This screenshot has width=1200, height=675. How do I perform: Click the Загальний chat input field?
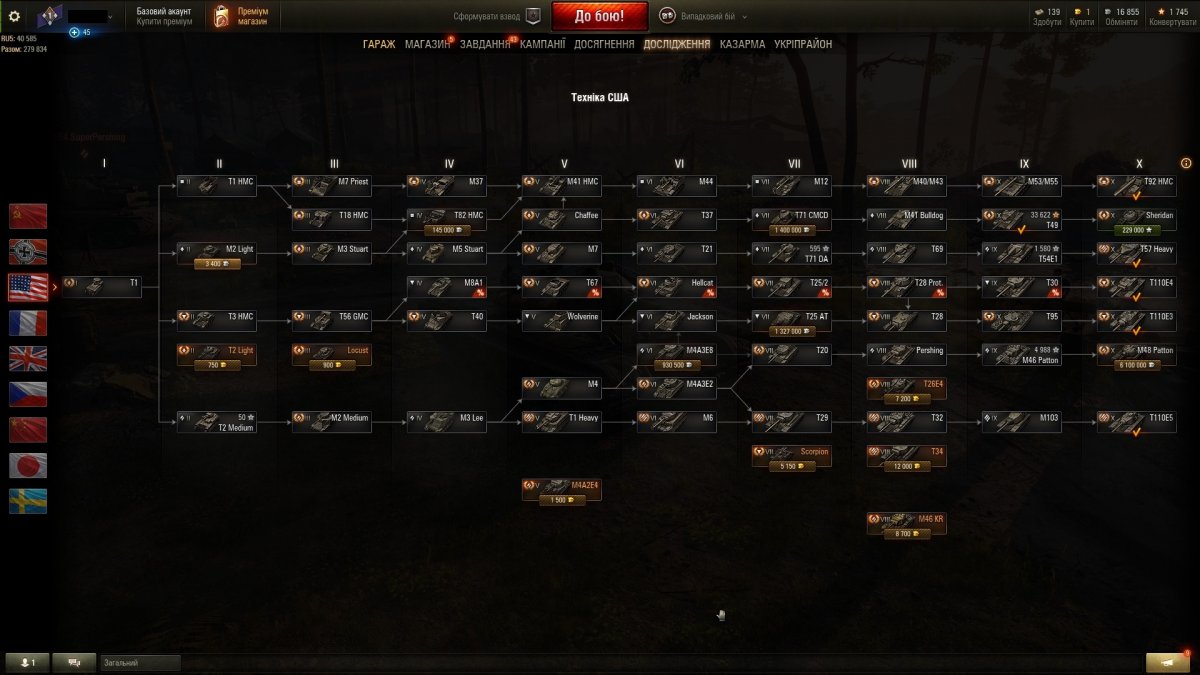(x=140, y=663)
